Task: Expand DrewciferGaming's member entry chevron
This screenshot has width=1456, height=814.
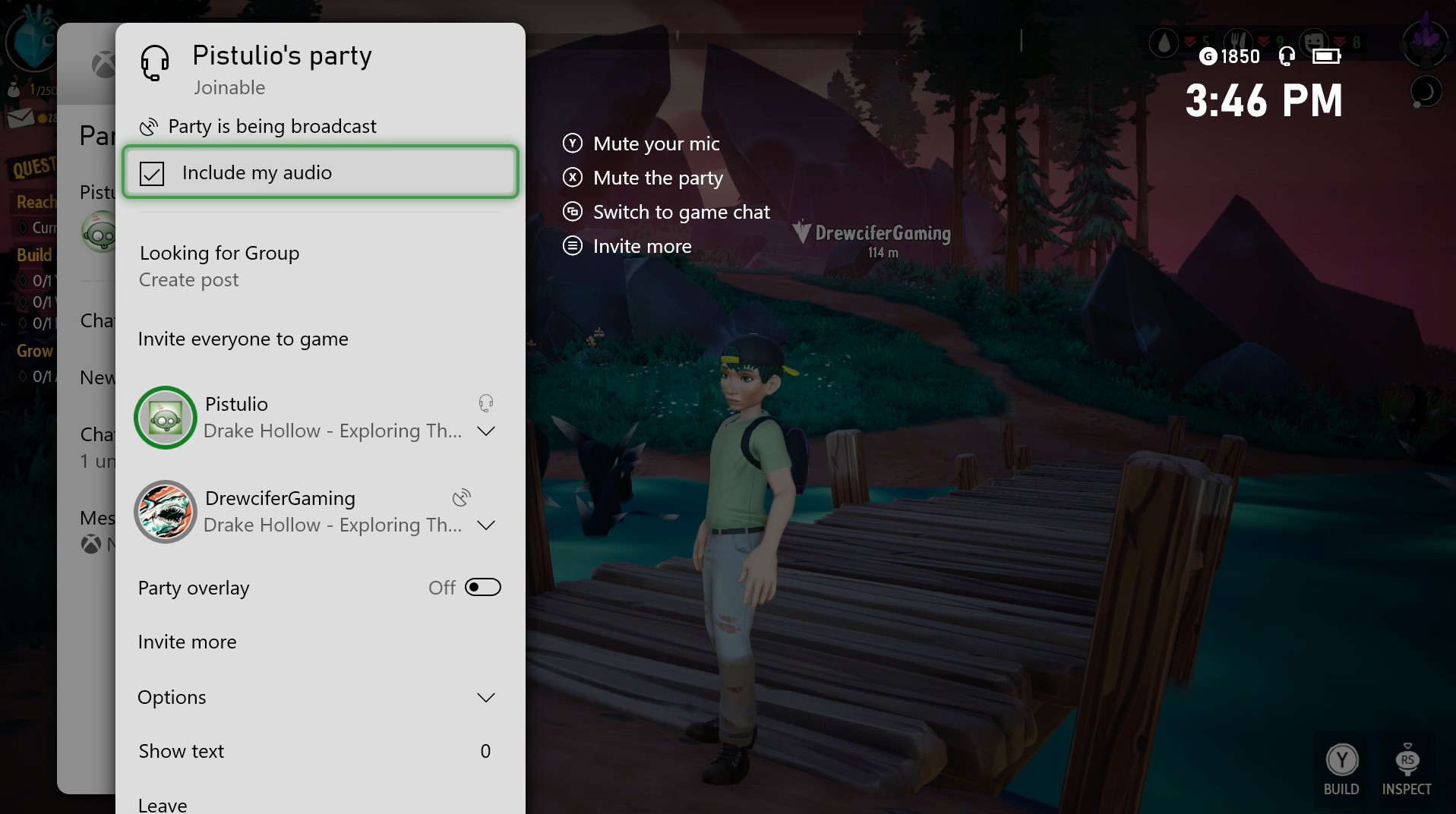Action: pyautogui.click(x=485, y=525)
